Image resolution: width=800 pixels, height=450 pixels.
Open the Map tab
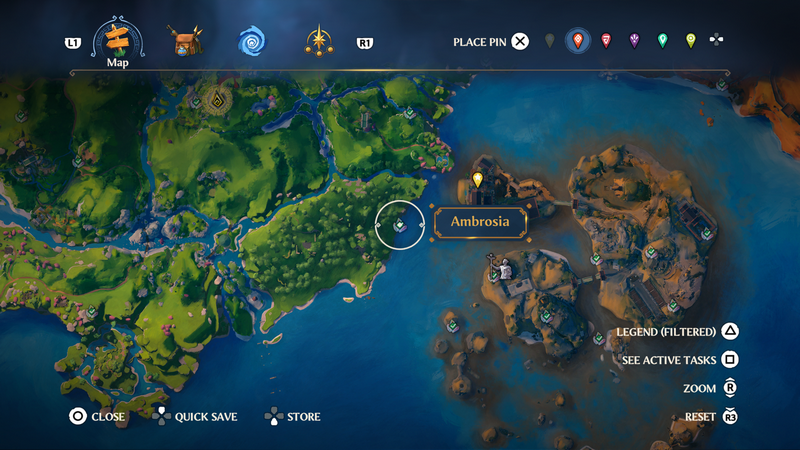(119, 41)
